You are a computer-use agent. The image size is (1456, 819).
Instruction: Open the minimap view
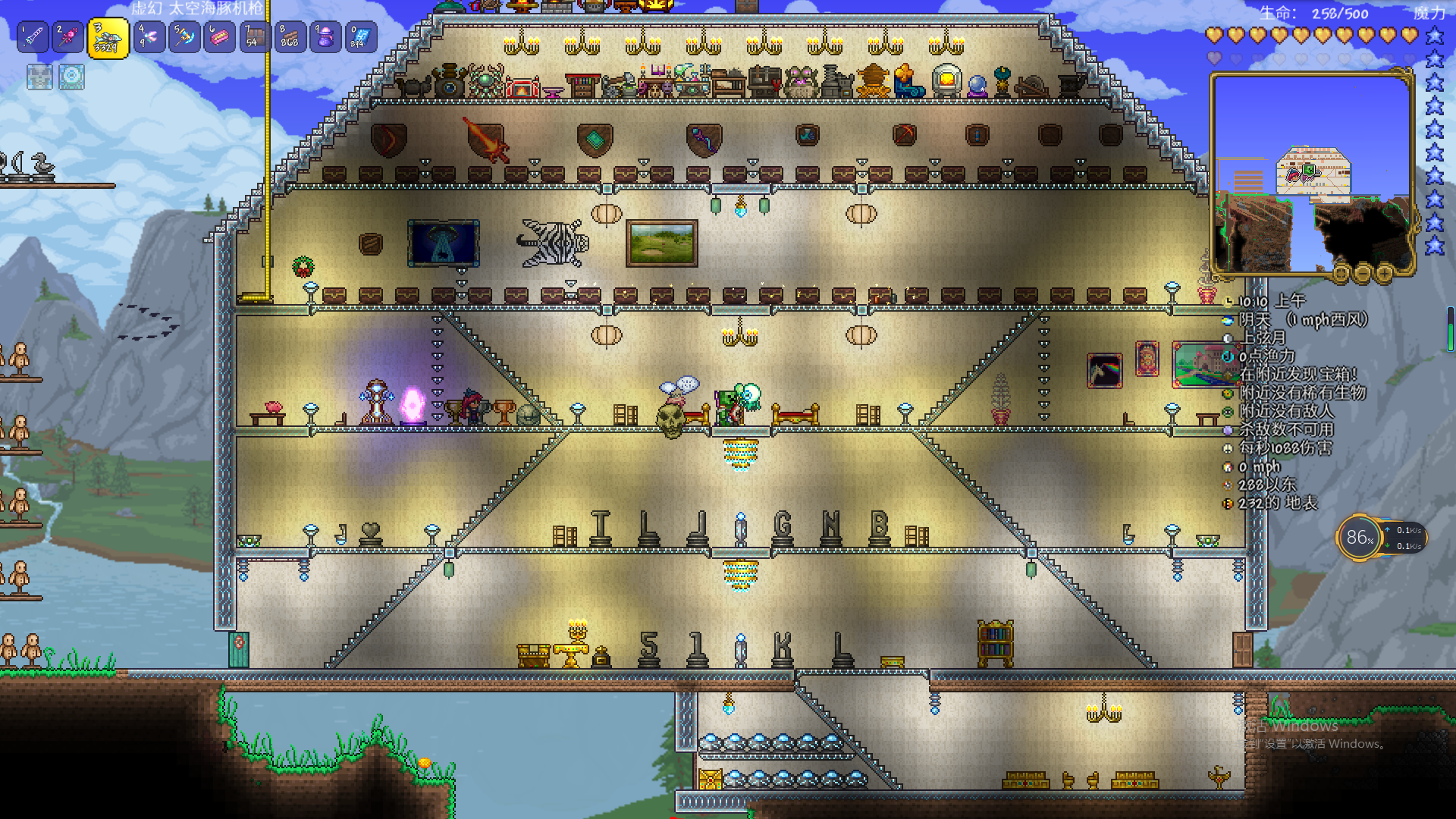pyautogui.click(x=1312, y=173)
